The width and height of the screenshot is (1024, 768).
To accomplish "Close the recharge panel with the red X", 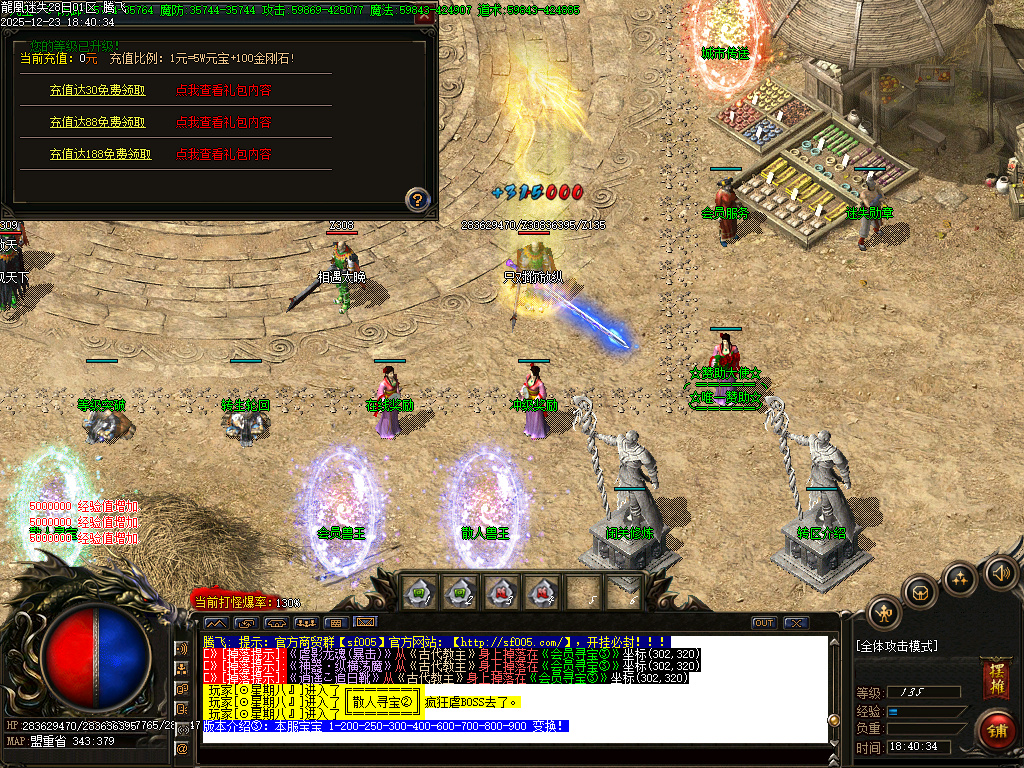I will click(x=423, y=17).
